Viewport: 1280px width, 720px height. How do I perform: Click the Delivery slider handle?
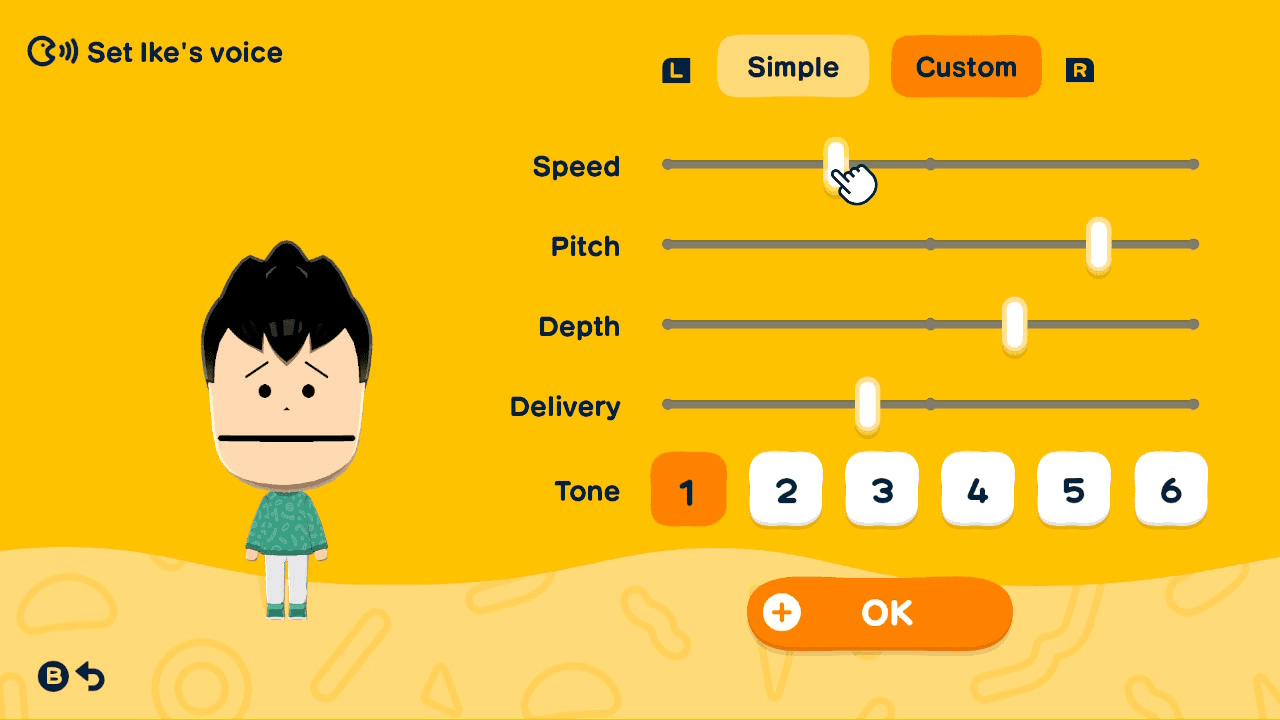pyautogui.click(x=866, y=404)
